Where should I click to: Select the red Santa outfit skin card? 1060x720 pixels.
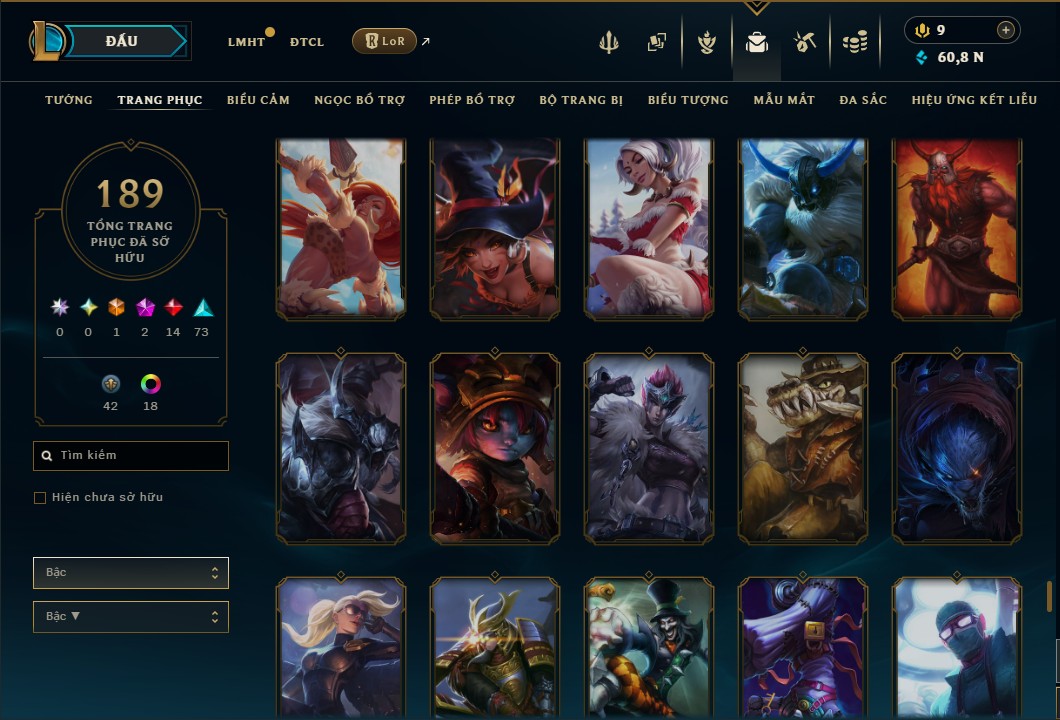pos(649,230)
